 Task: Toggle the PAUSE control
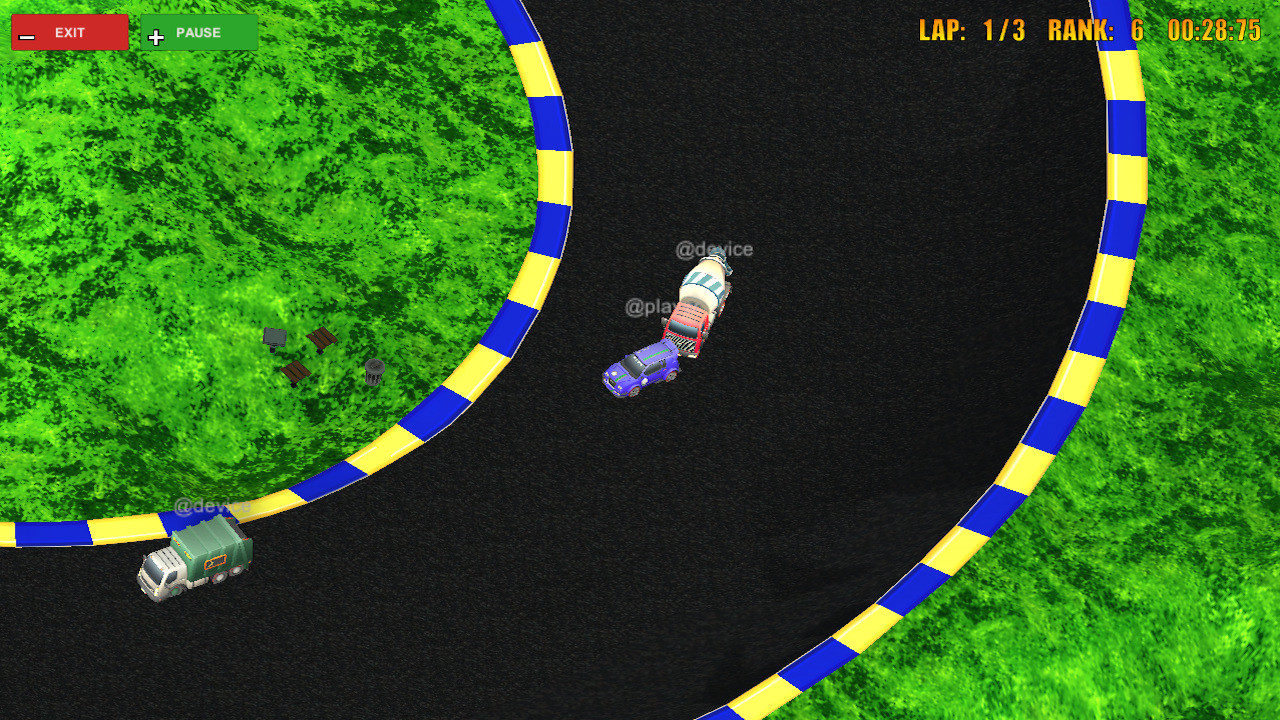pos(198,32)
